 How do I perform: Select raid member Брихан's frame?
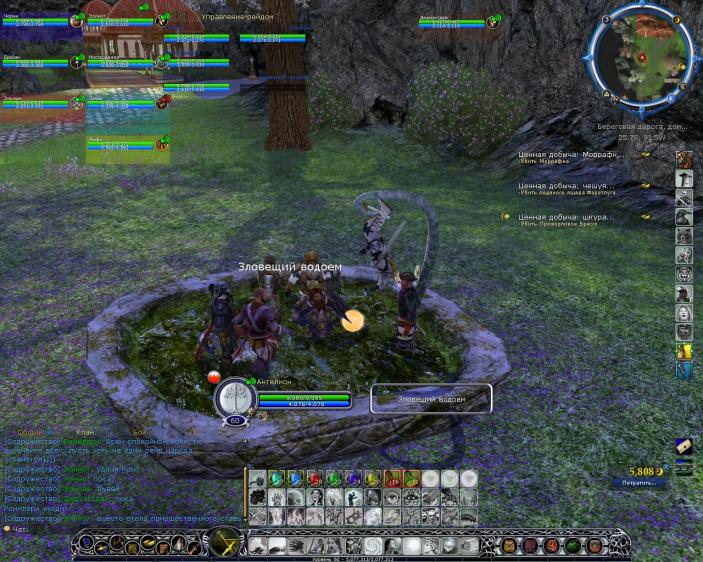click(34, 62)
